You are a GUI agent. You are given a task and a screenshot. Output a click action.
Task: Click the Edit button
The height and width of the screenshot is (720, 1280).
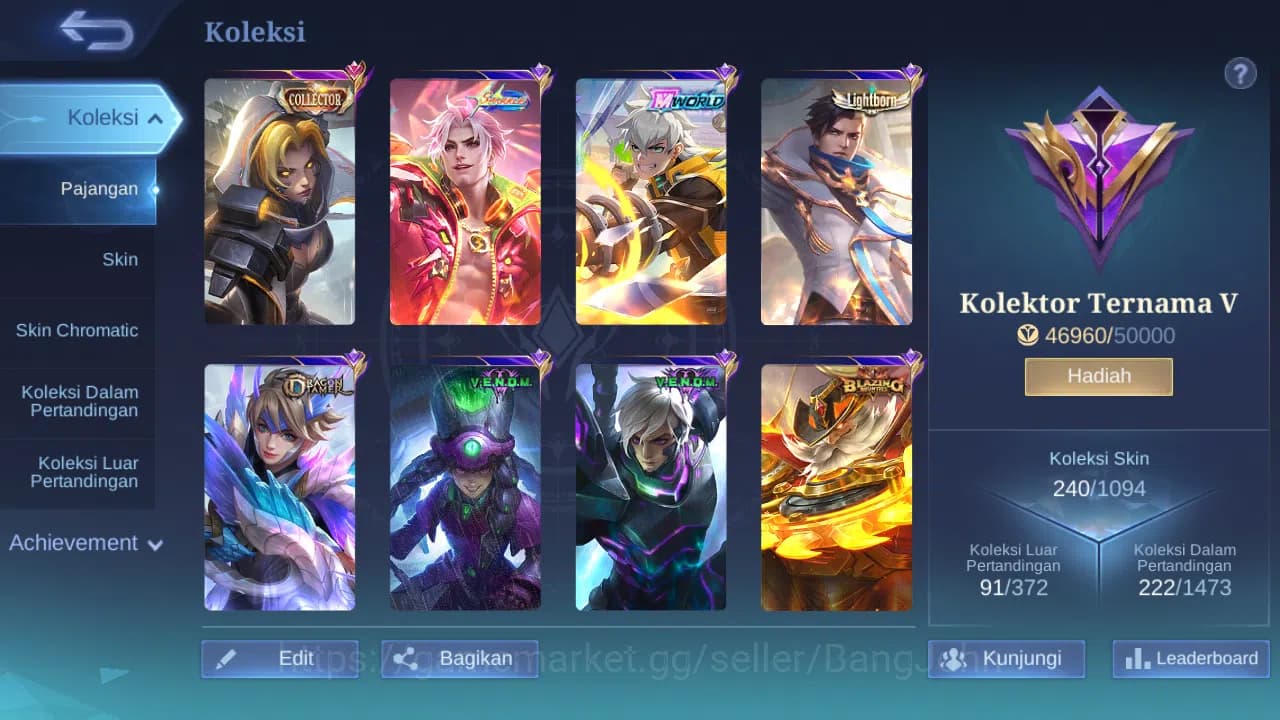click(280, 658)
